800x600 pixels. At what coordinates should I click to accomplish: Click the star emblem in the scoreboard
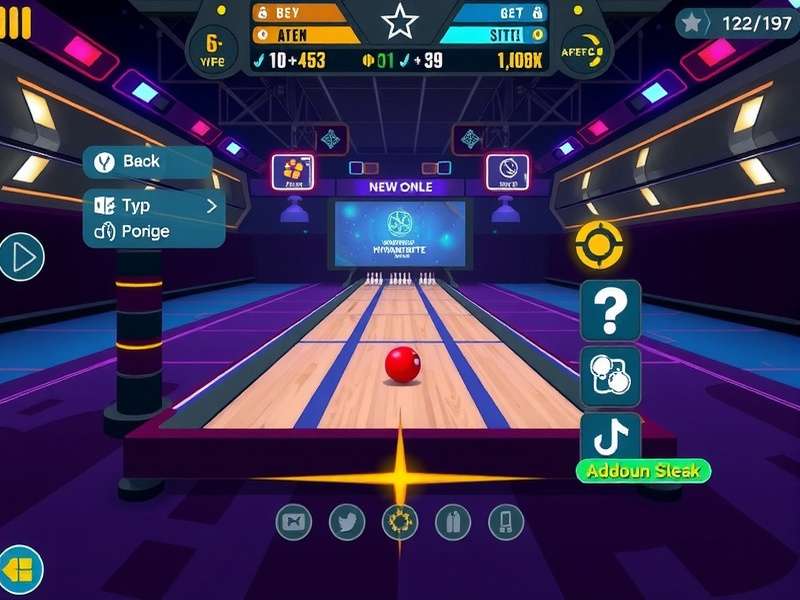[x=399, y=21]
